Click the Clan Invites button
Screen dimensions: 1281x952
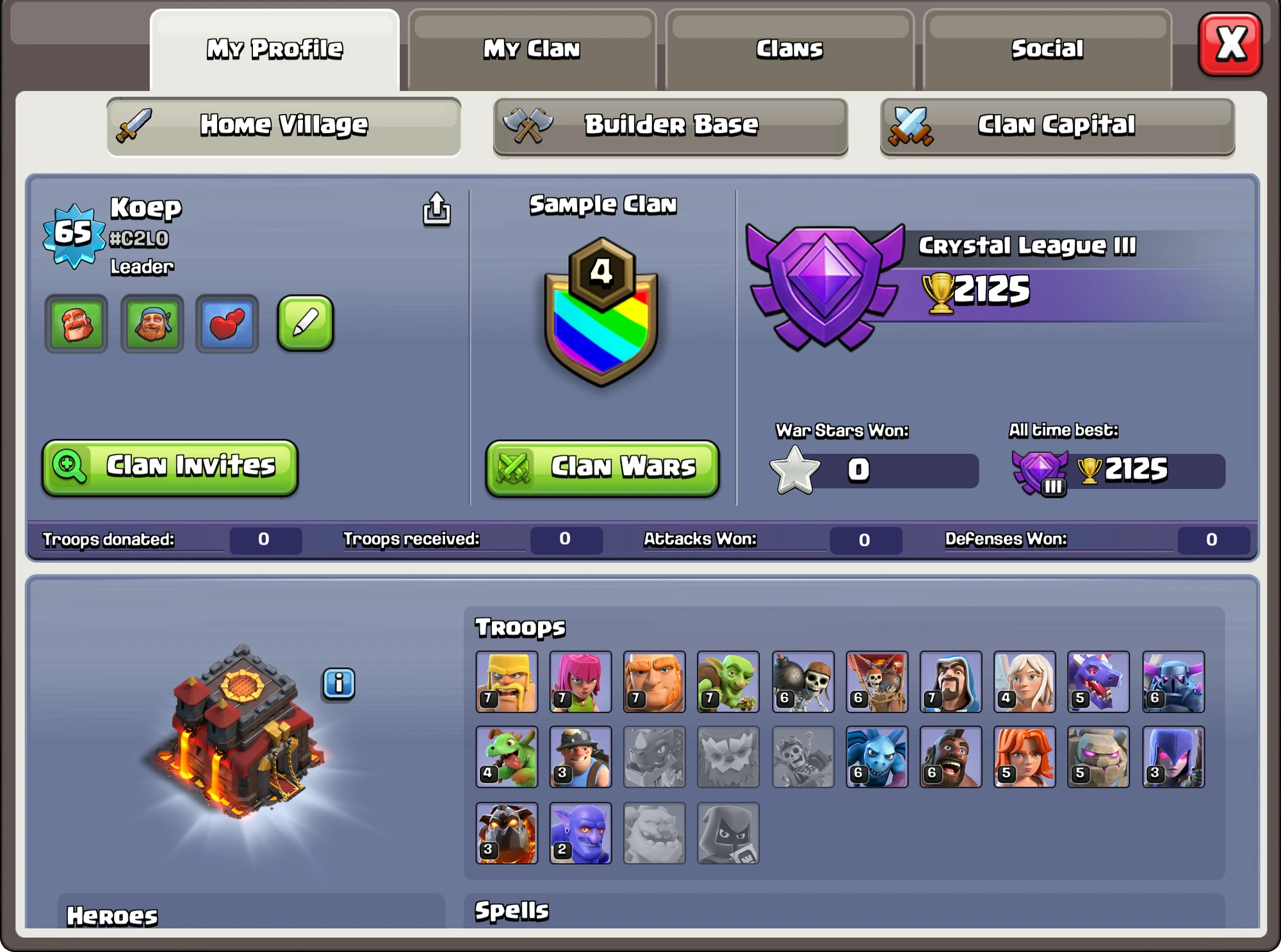(169, 467)
